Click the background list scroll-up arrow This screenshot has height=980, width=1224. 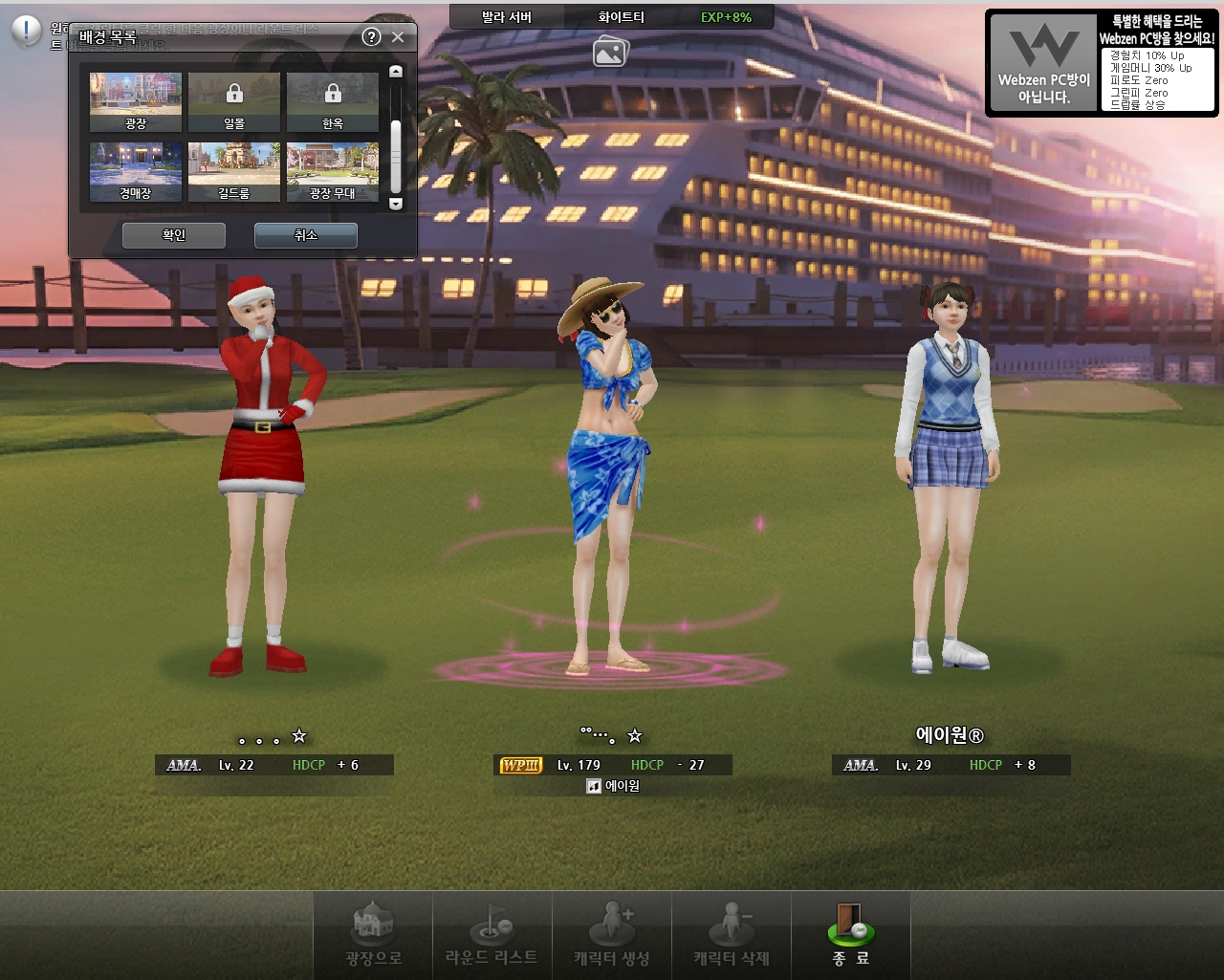pyautogui.click(x=396, y=72)
